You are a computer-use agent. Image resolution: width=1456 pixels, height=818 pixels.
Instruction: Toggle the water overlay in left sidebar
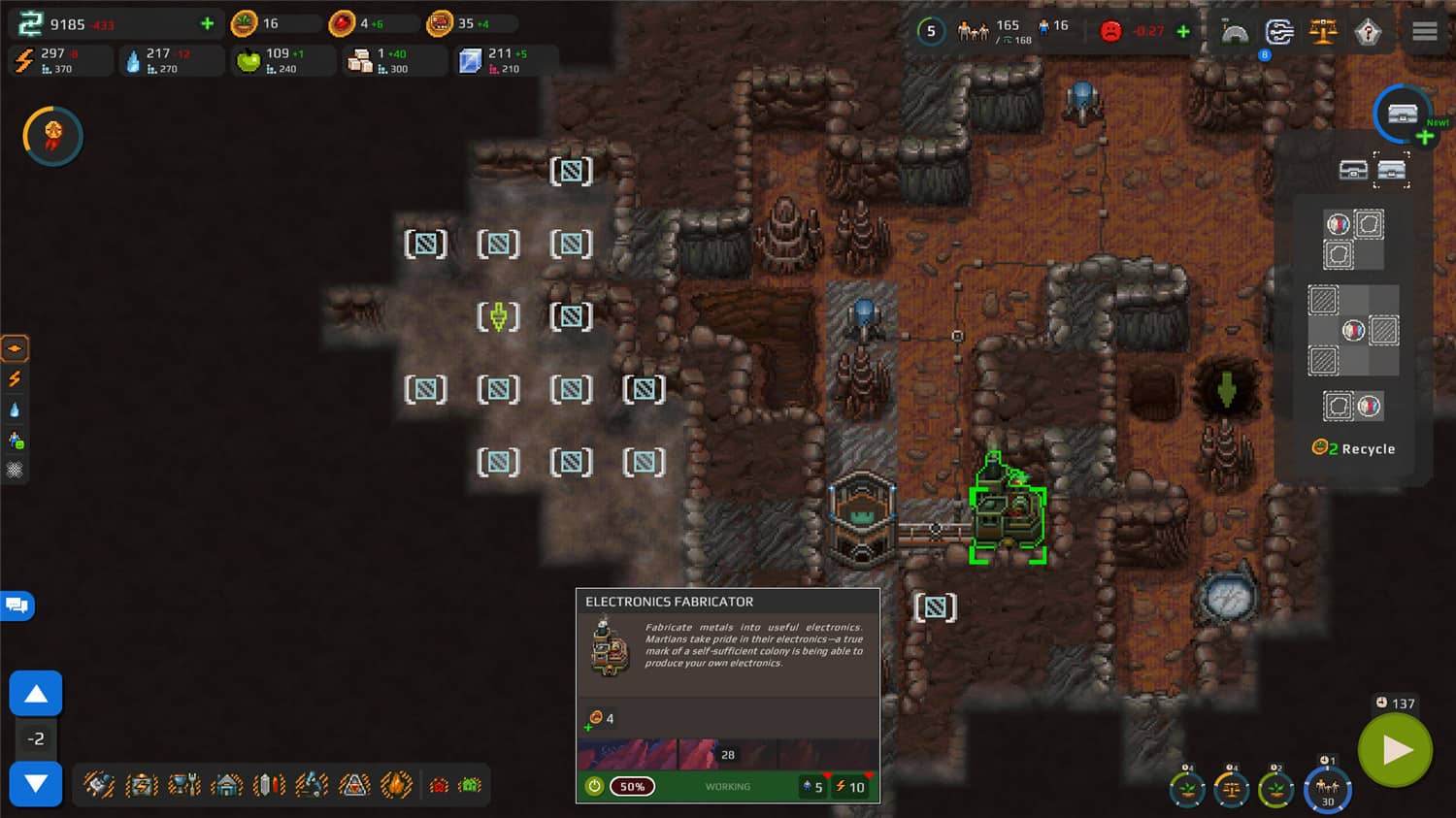14,409
